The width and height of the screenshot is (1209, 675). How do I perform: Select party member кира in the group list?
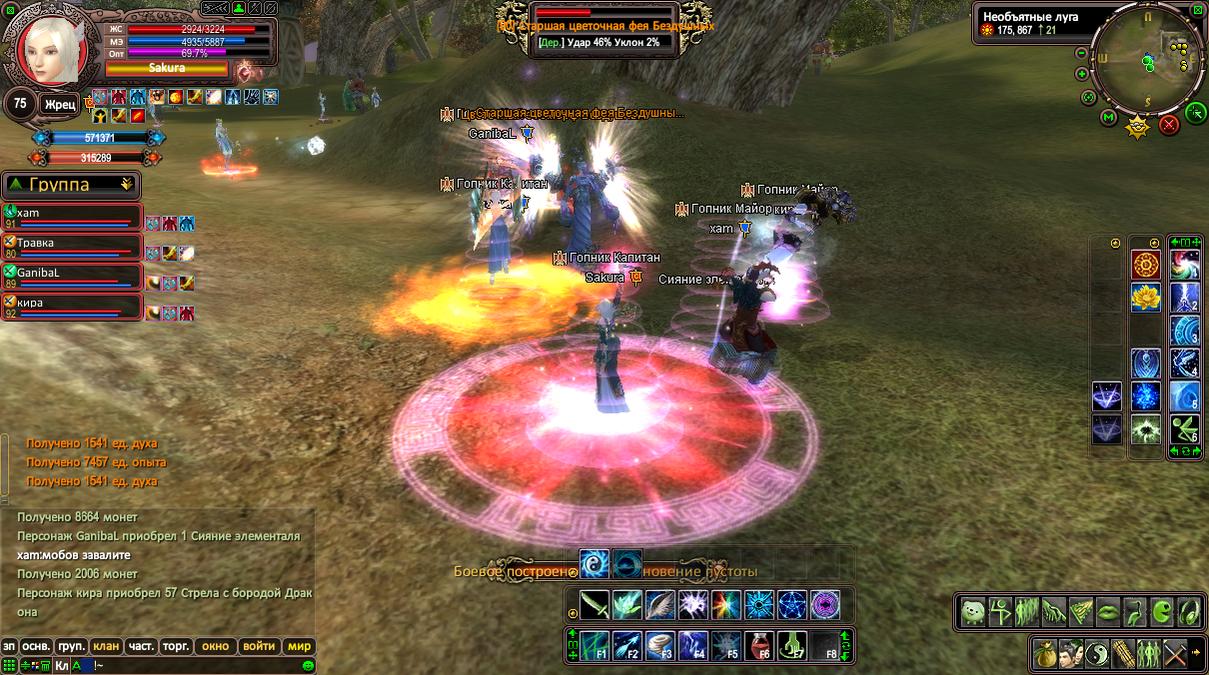pos(72,306)
